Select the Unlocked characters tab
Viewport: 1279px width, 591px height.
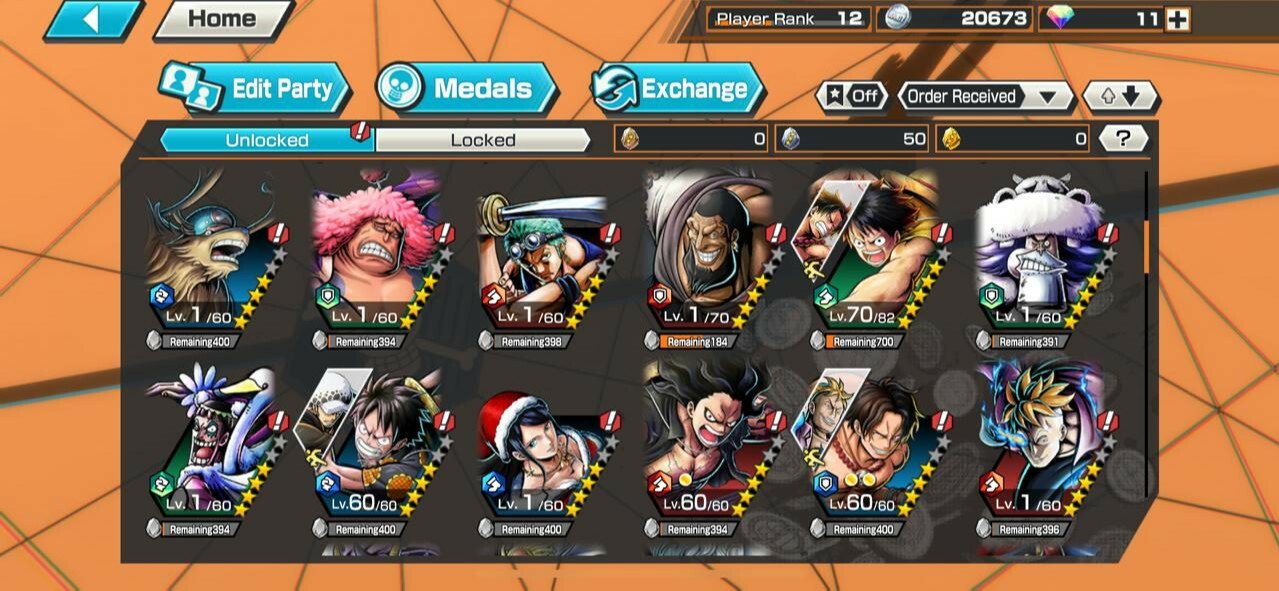click(x=266, y=140)
